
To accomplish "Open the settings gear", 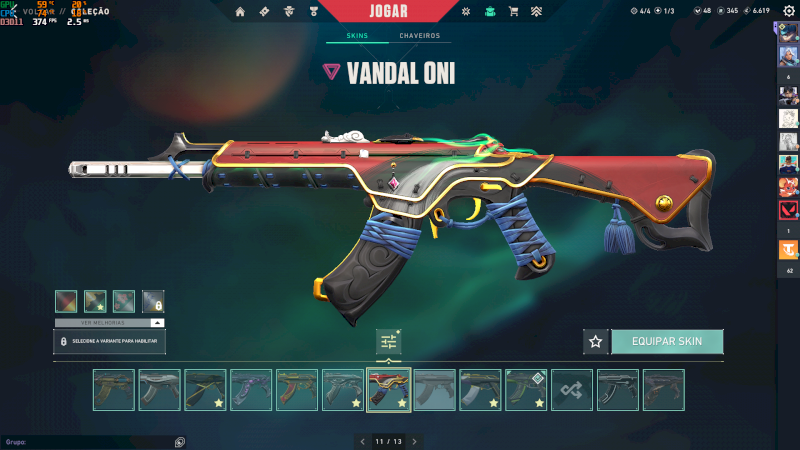I will pyautogui.click(x=789, y=11).
